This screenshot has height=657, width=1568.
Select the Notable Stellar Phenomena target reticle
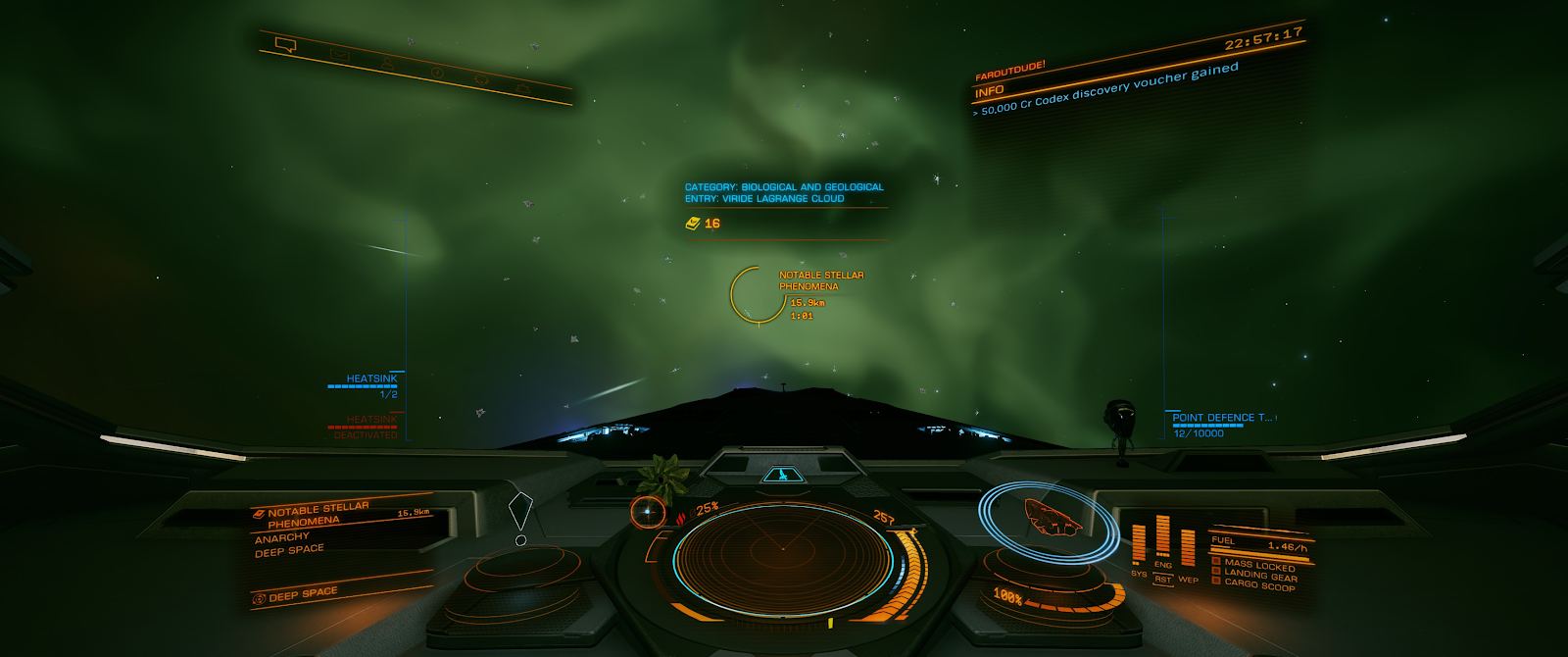click(x=758, y=295)
